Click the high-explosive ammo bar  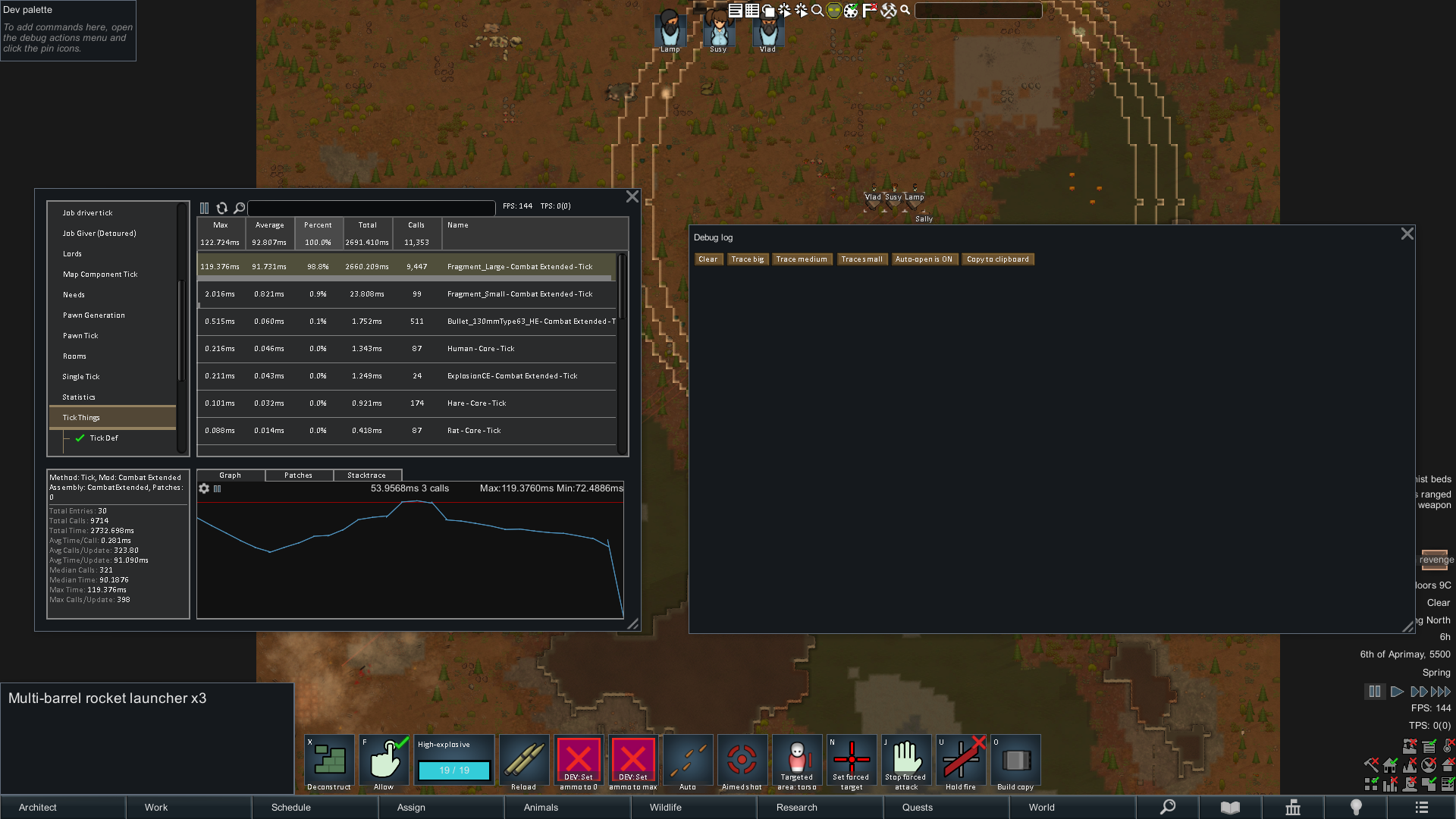(x=453, y=770)
